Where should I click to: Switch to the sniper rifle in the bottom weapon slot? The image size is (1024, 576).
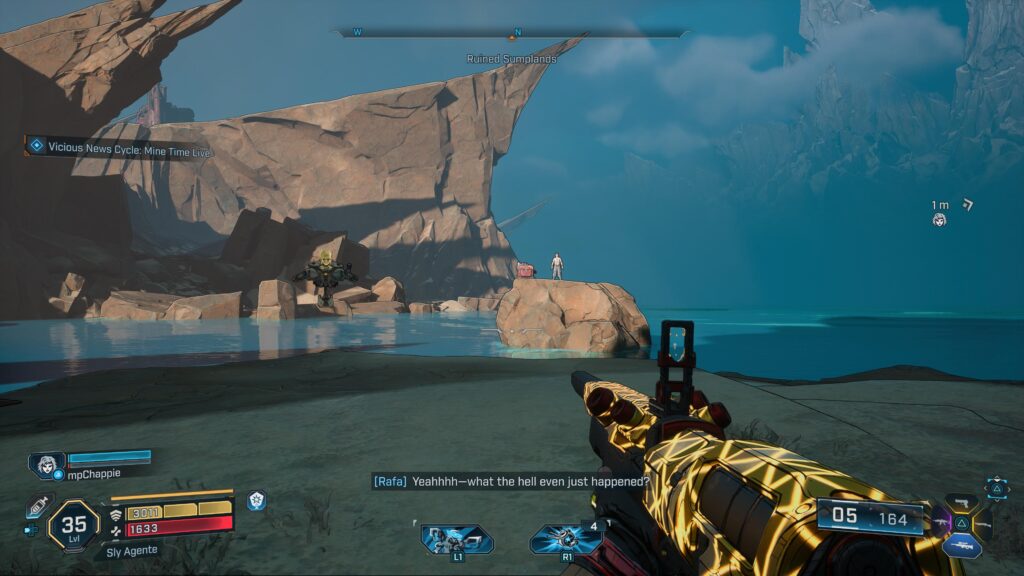pos(961,546)
